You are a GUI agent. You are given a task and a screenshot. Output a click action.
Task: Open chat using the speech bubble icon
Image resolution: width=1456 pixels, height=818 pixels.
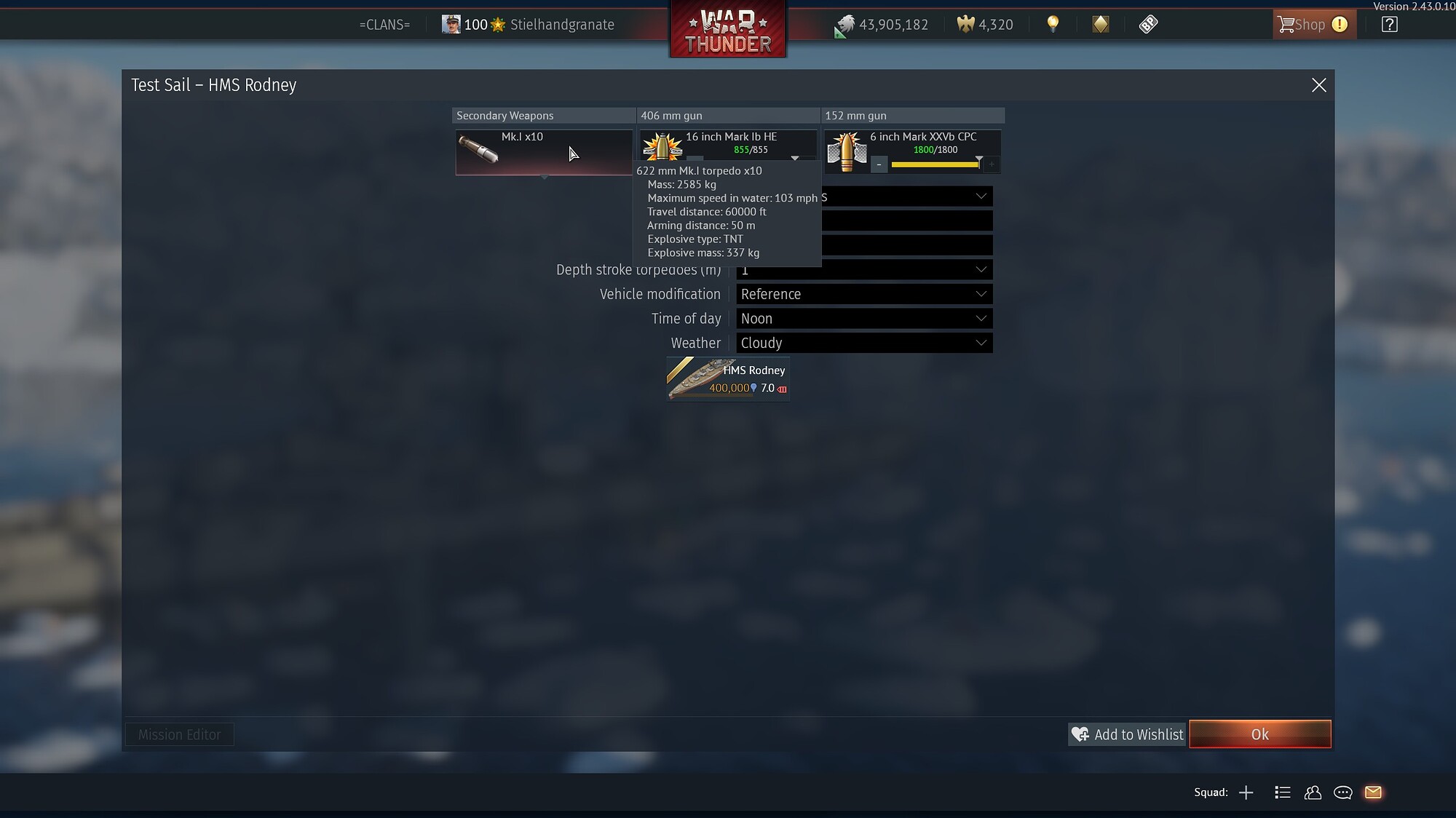pyautogui.click(x=1343, y=793)
